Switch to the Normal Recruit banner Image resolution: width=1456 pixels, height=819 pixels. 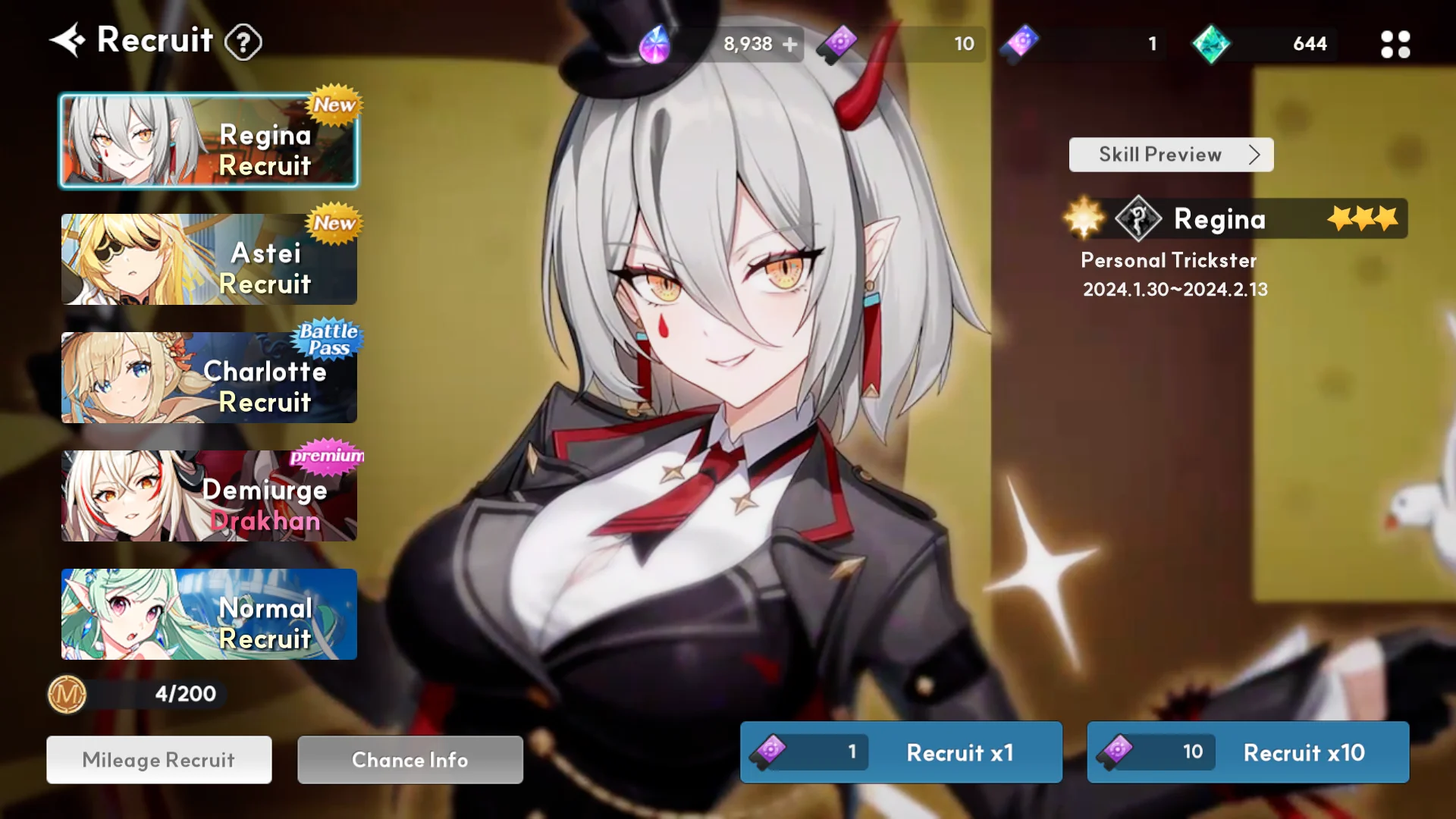click(209, 614)
